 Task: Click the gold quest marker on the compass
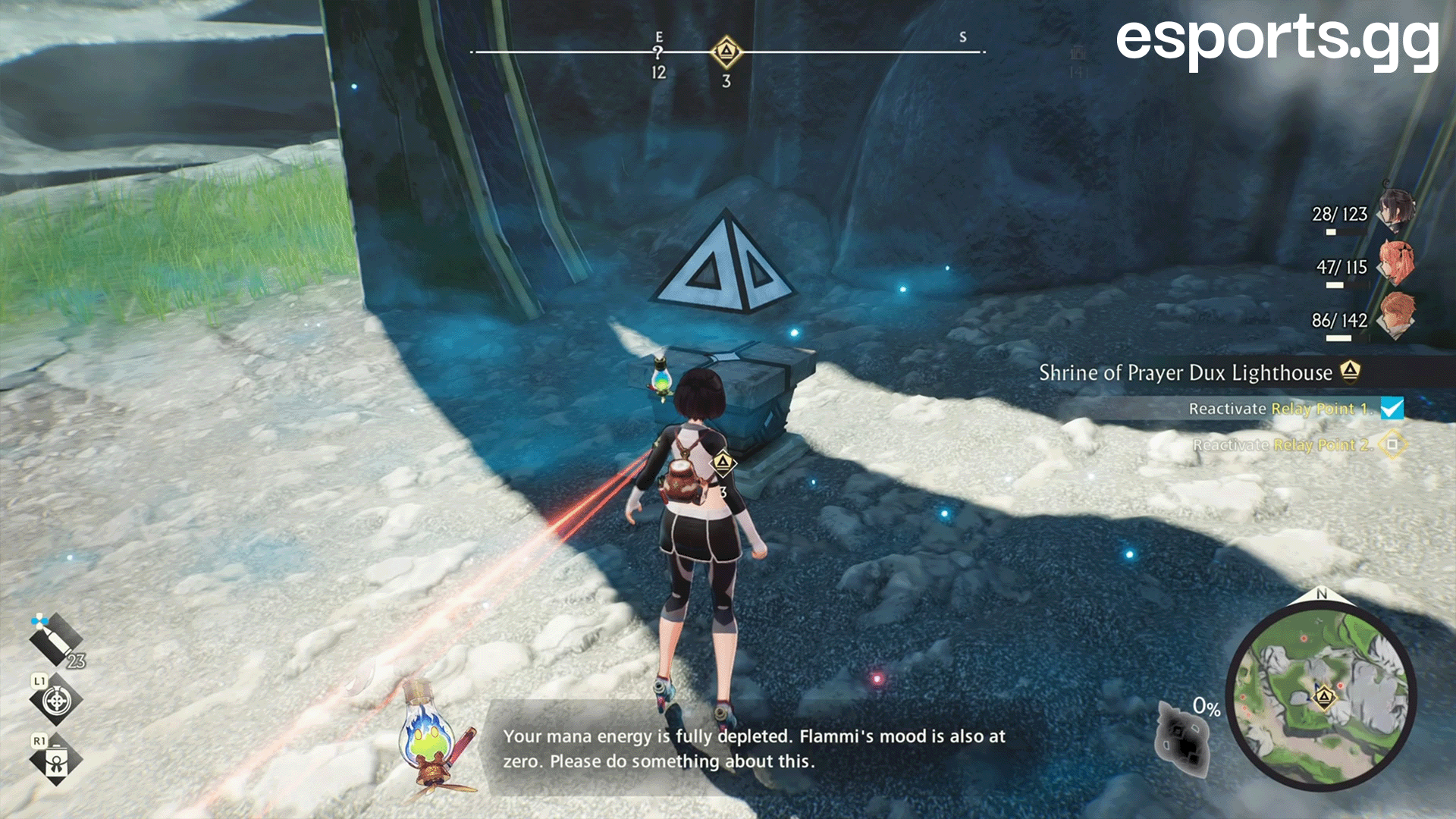point(726,52)
